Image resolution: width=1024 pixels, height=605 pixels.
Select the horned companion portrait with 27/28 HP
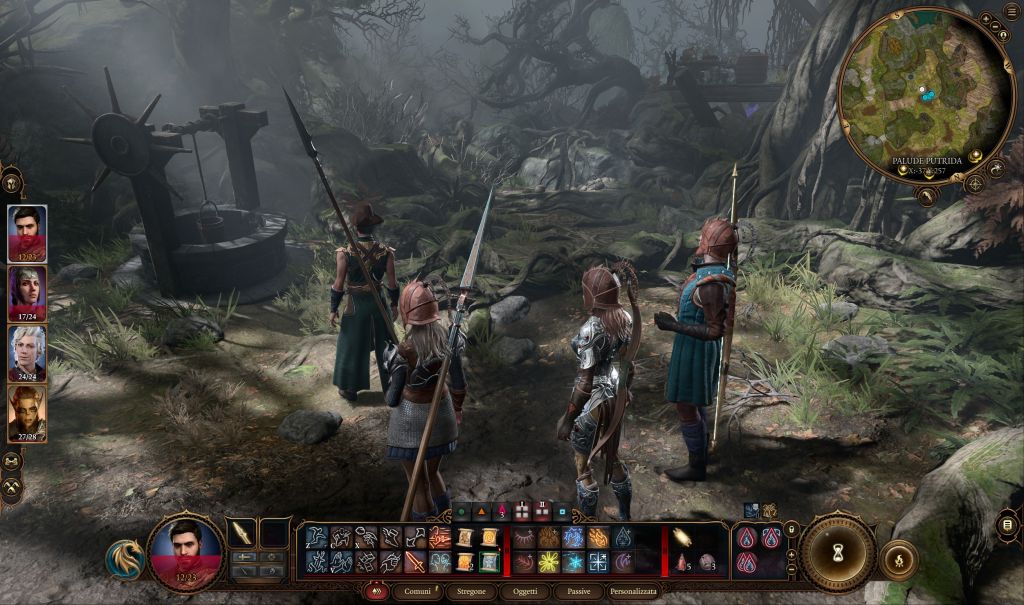27,413
